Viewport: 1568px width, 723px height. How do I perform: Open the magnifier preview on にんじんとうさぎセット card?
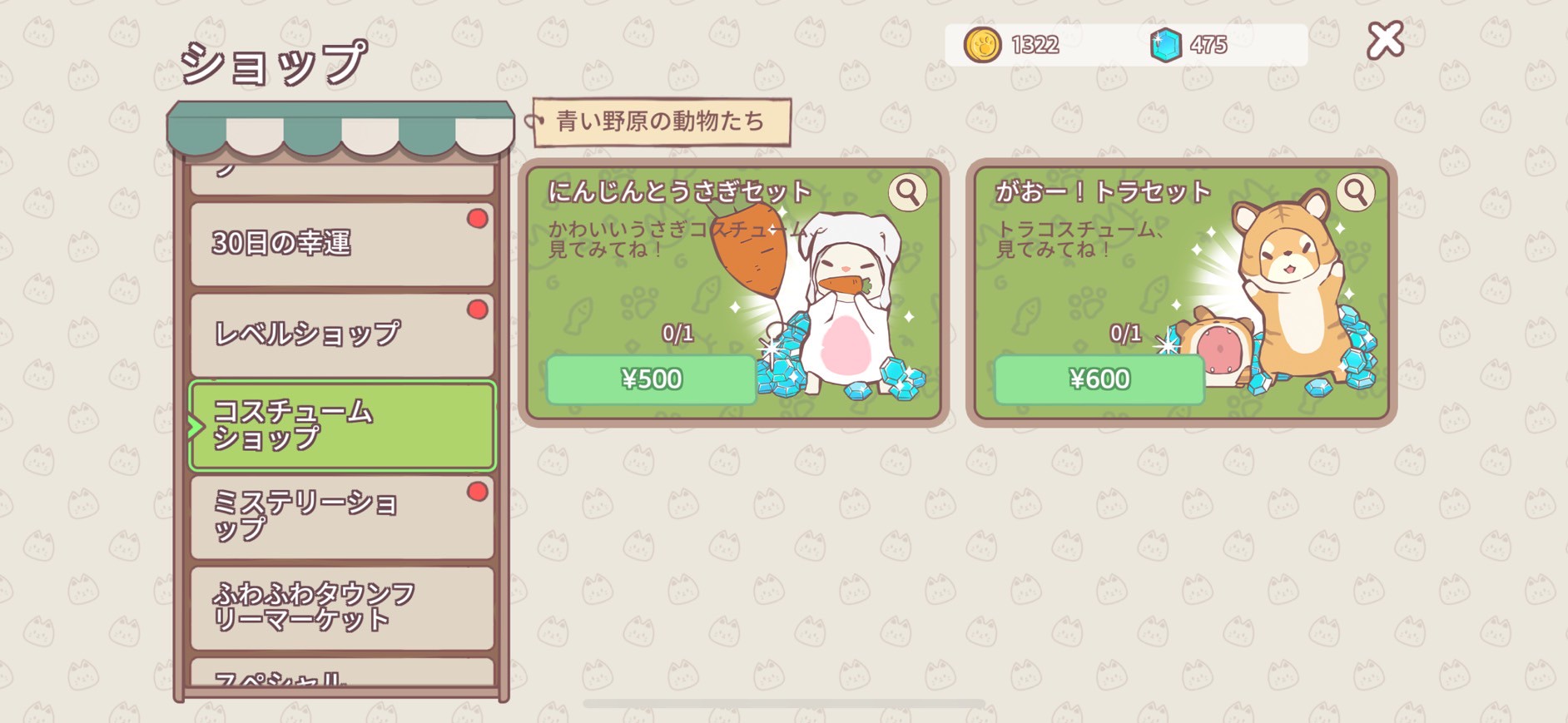point(907,191)
